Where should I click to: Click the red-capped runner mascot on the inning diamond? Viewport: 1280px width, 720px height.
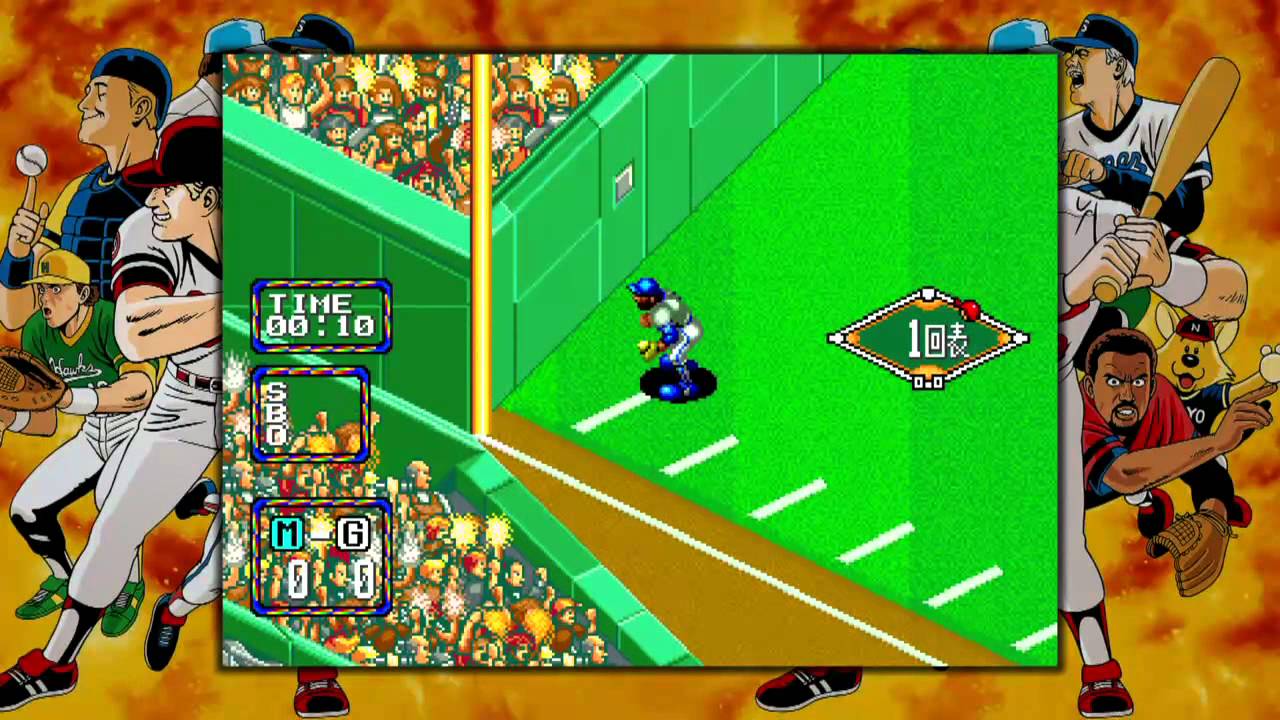point(970,310)
